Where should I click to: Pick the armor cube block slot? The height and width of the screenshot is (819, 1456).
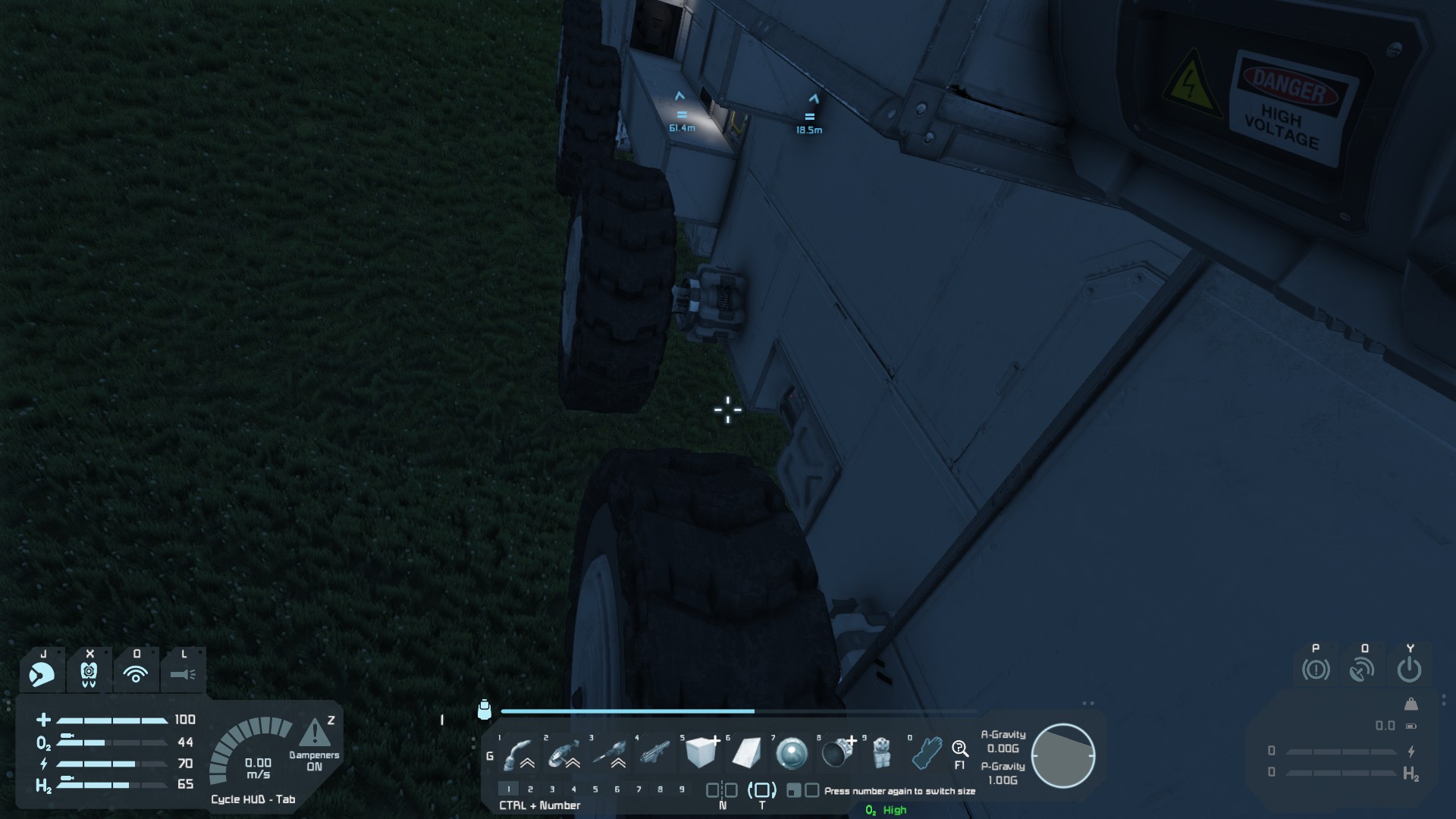coord(701,753)
